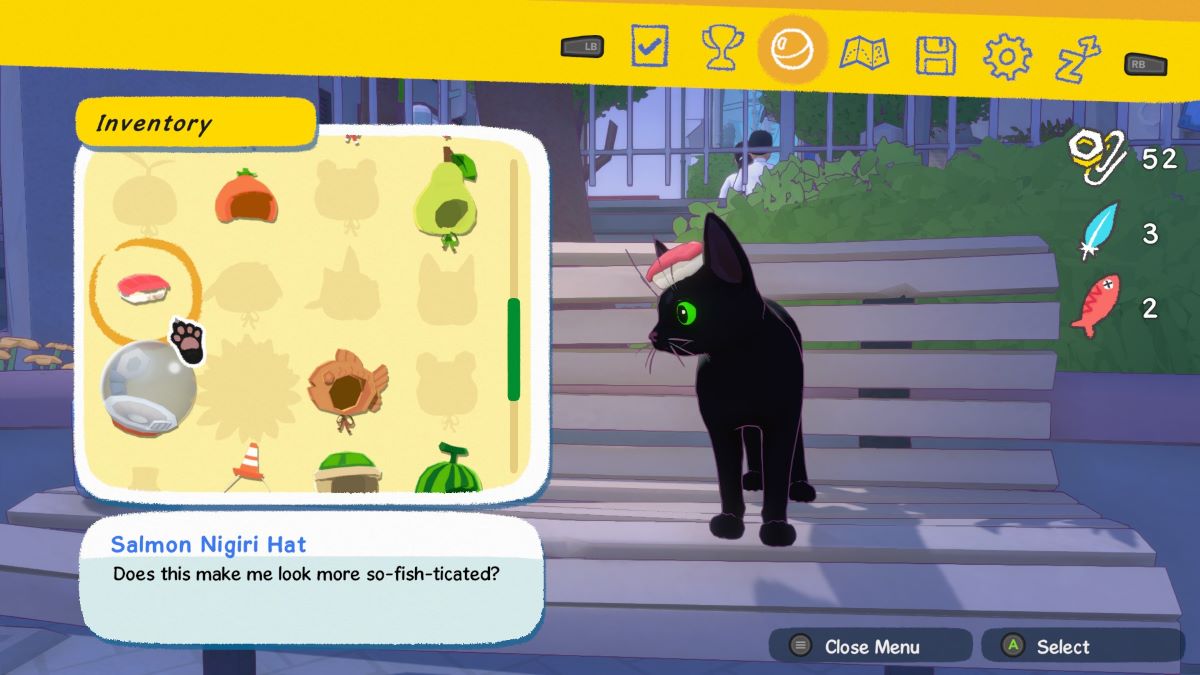Click the Select button
This screenshot has width=1200, height=675.
(x=1061, y=646)
